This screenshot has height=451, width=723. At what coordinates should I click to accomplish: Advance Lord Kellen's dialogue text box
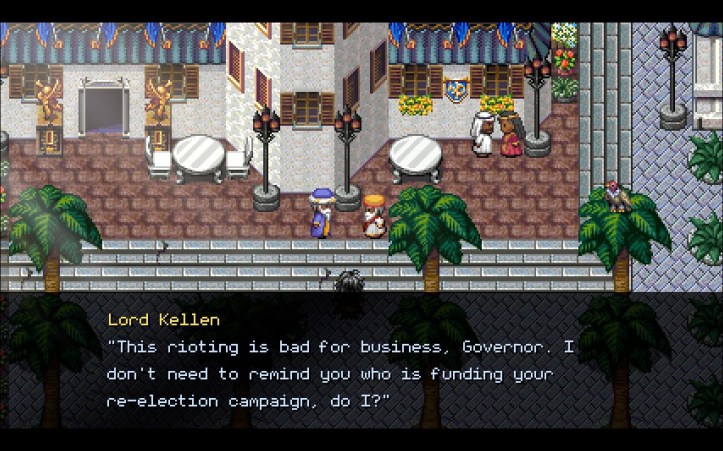(361, 360)
